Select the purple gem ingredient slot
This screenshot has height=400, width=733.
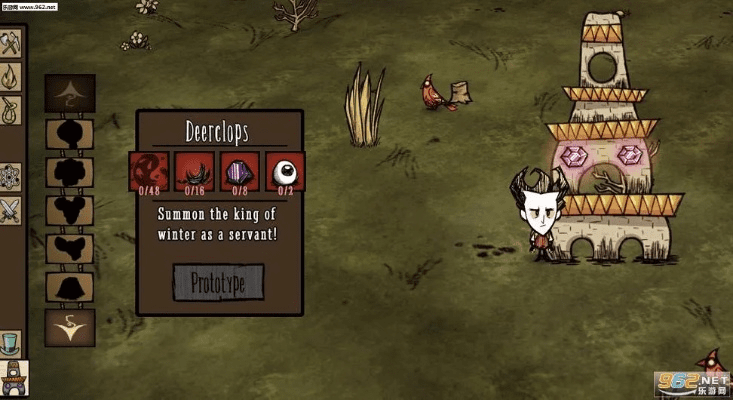click(240, 171)
